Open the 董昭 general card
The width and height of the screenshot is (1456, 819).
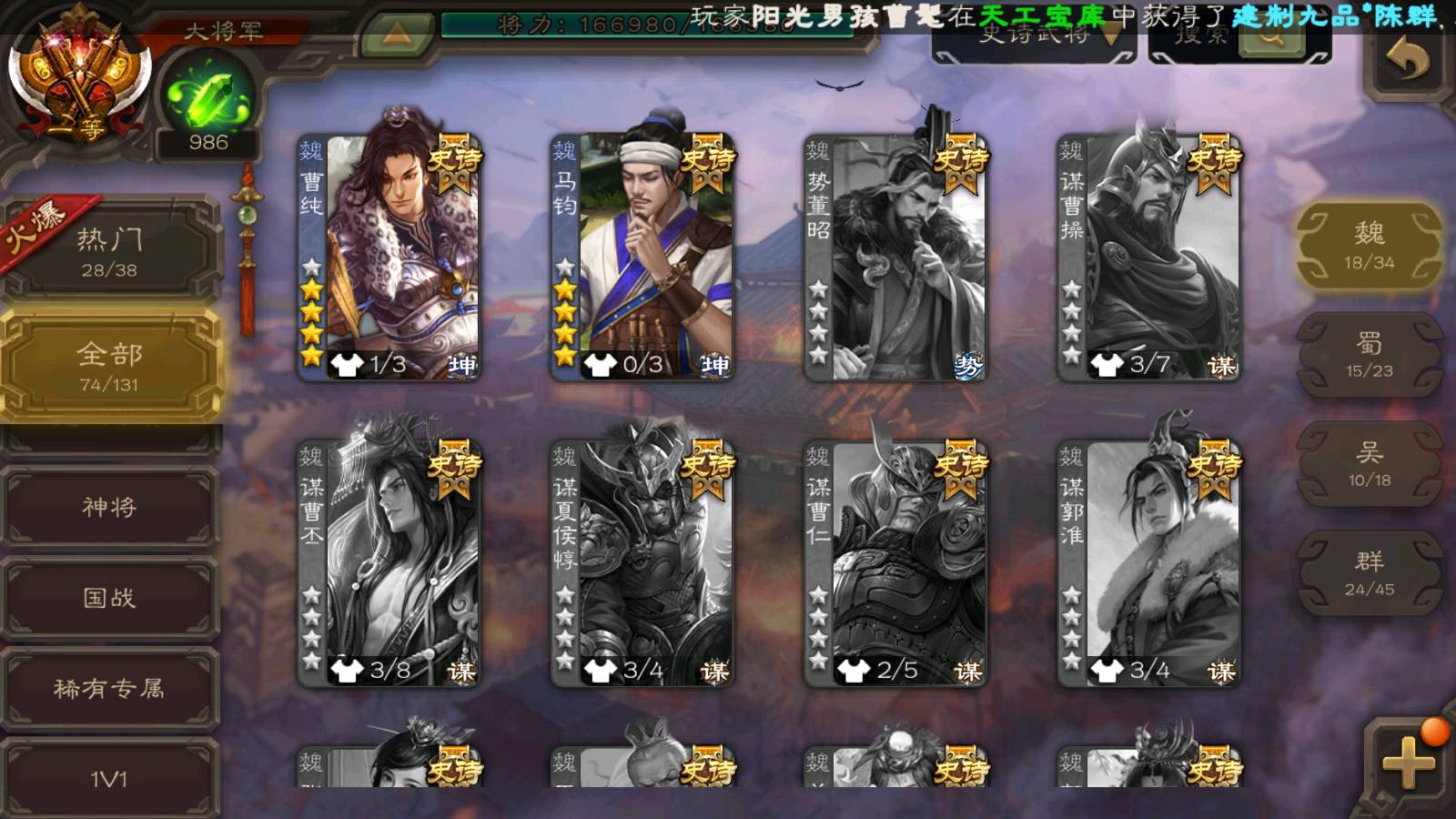pyautogui.click(x=895, y=257)
